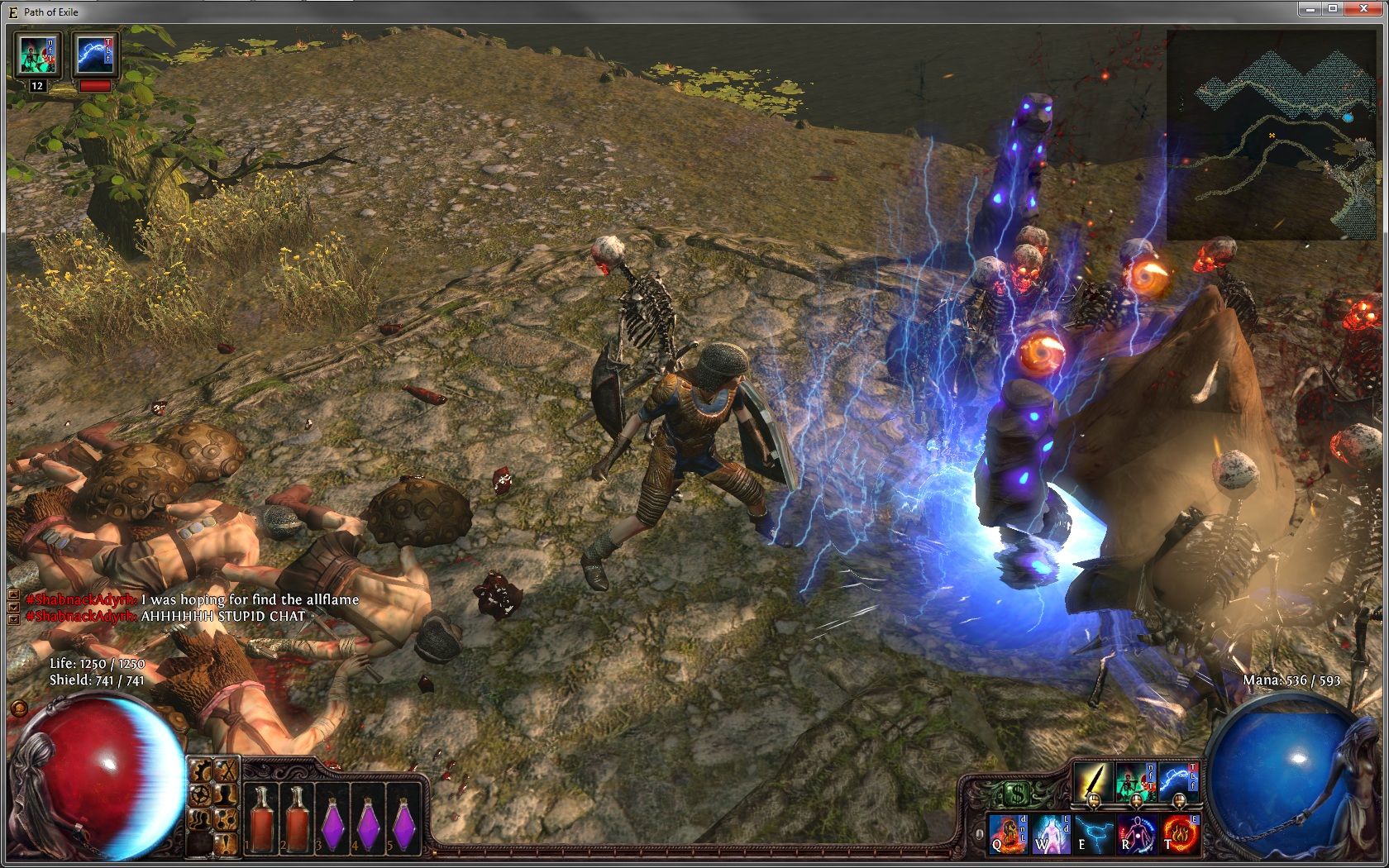Screen dimensions: 1389x868
Task: Click the exclamation mark menu button
Action: tap(225, 843)
